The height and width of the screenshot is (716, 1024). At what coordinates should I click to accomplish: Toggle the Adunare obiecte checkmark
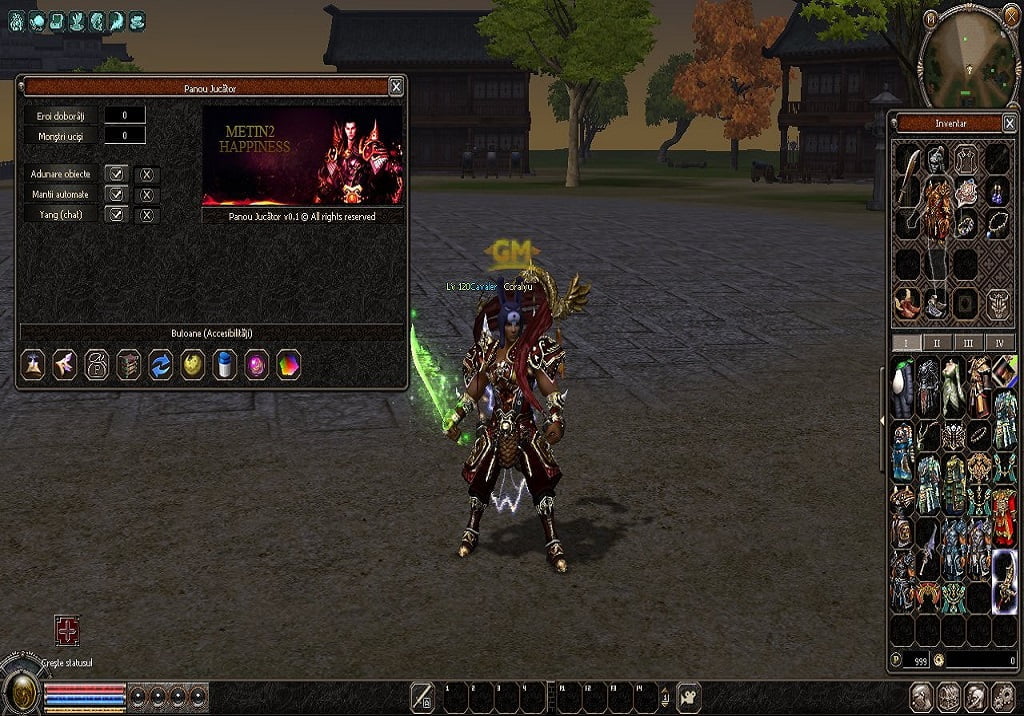117,174
